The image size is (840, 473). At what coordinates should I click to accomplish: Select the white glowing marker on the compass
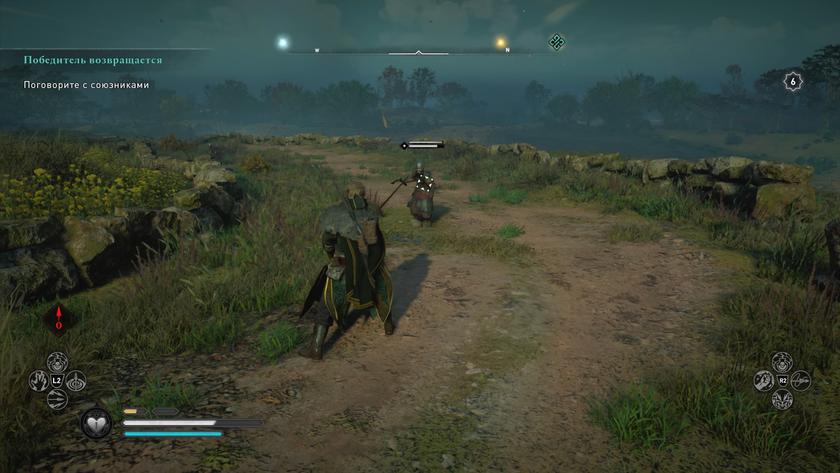pos(283,43)
